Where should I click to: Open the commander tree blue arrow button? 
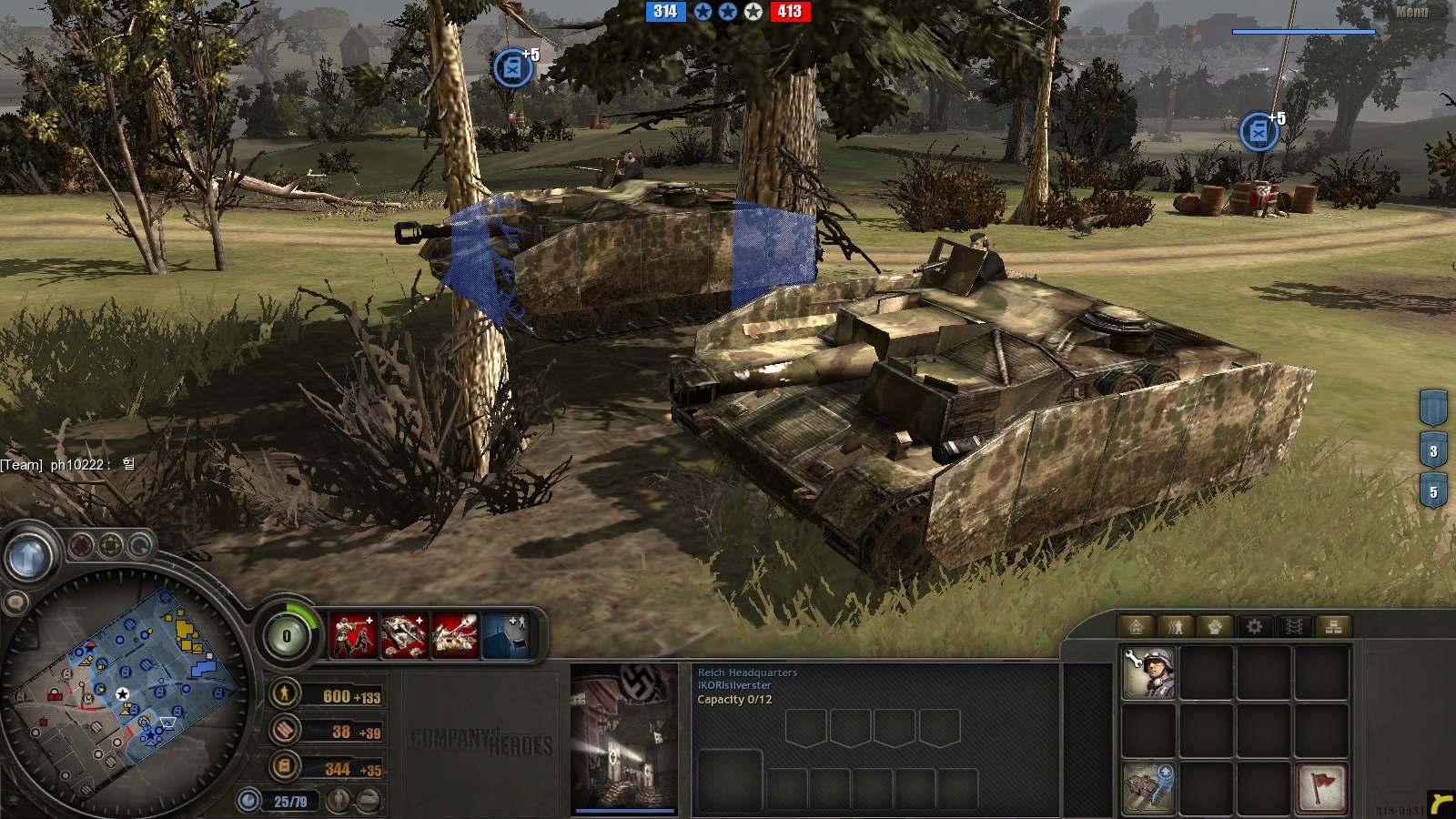pyautogui.click(x=28, y=555)
